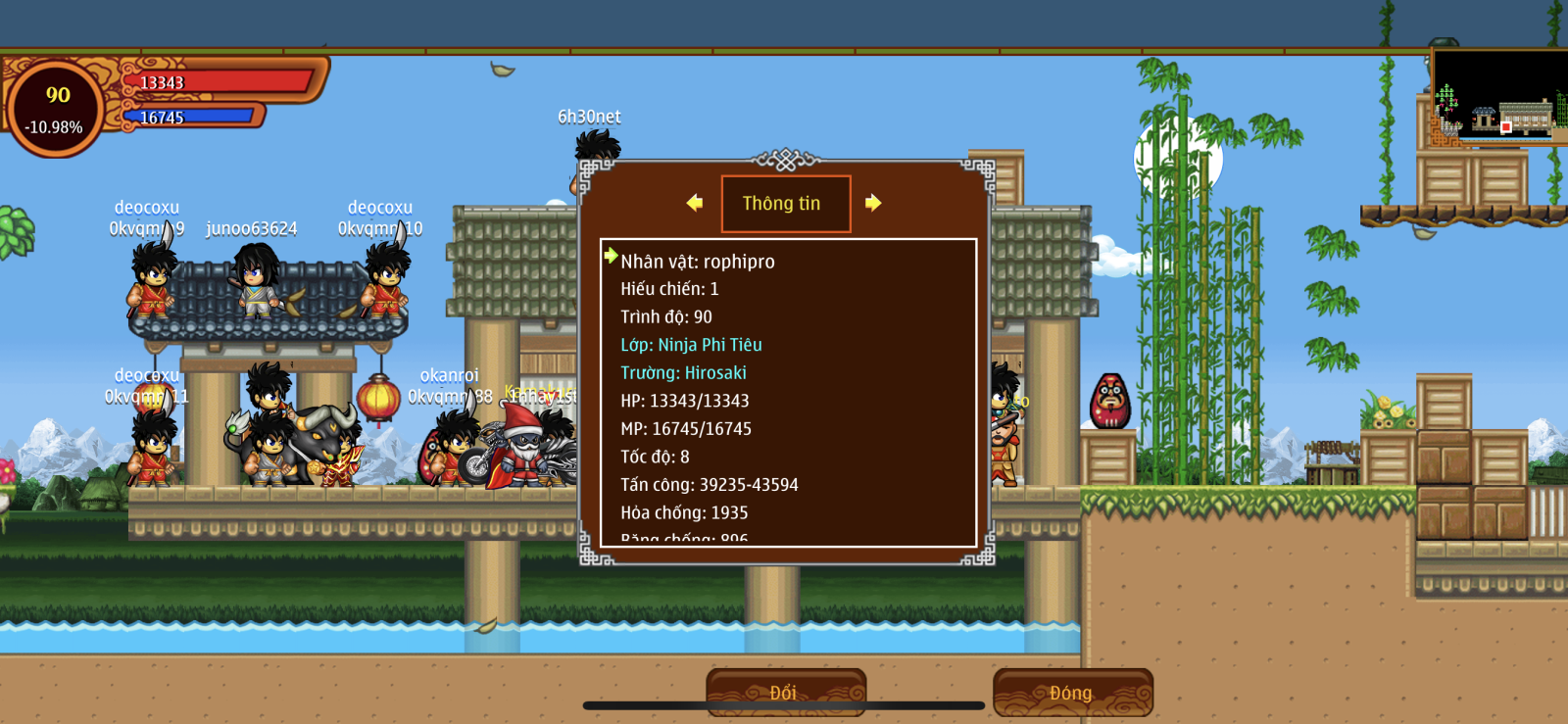The height and width of the screenshot is (724, 1568).
Task: Select the Lớp: Ninja Phi Tiêu row
Action: 691,345
